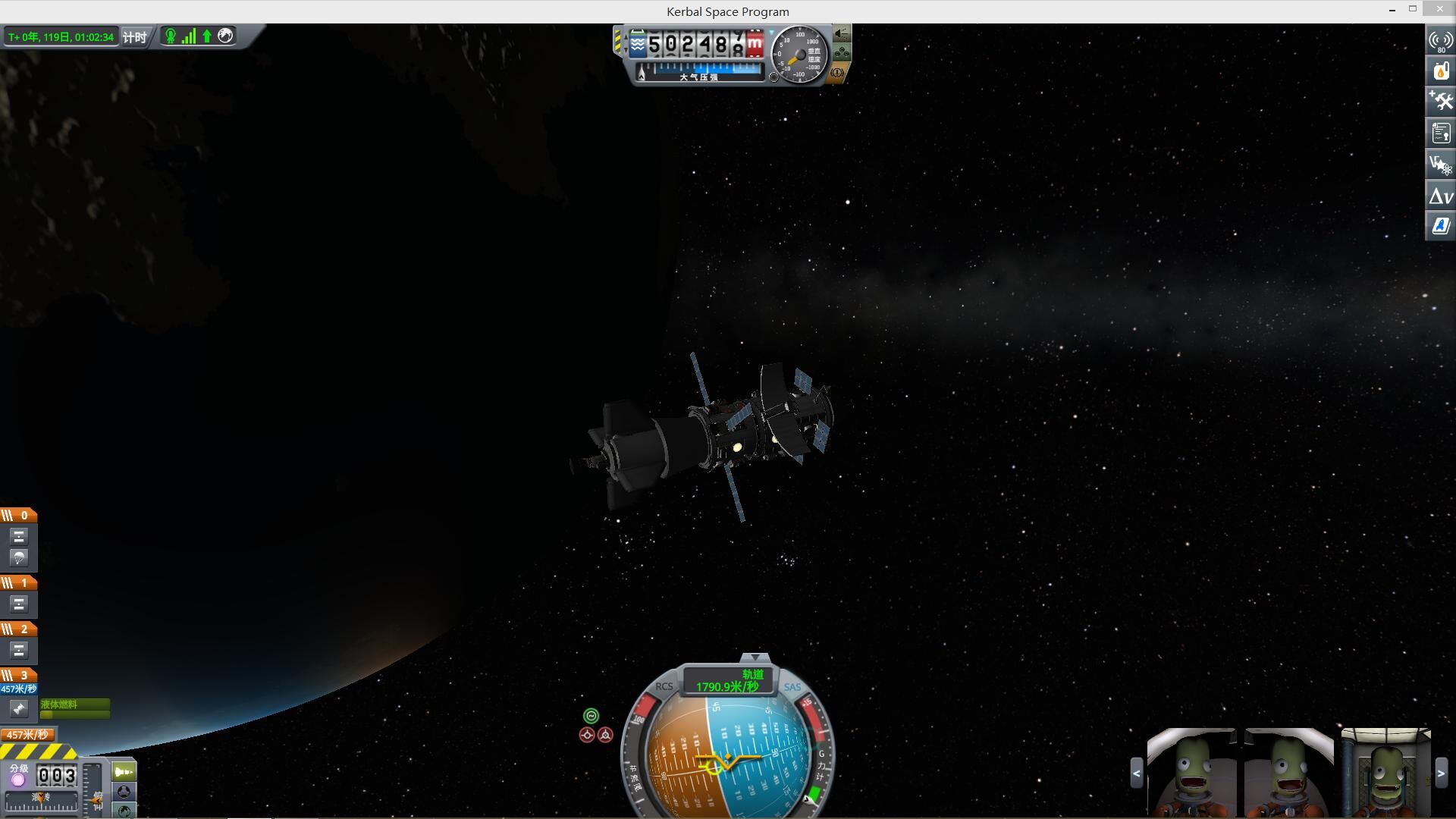Toggle the RCS indicator on the navball
The width and height of the screenshot is (1456, 819).
tap(664, 686)
